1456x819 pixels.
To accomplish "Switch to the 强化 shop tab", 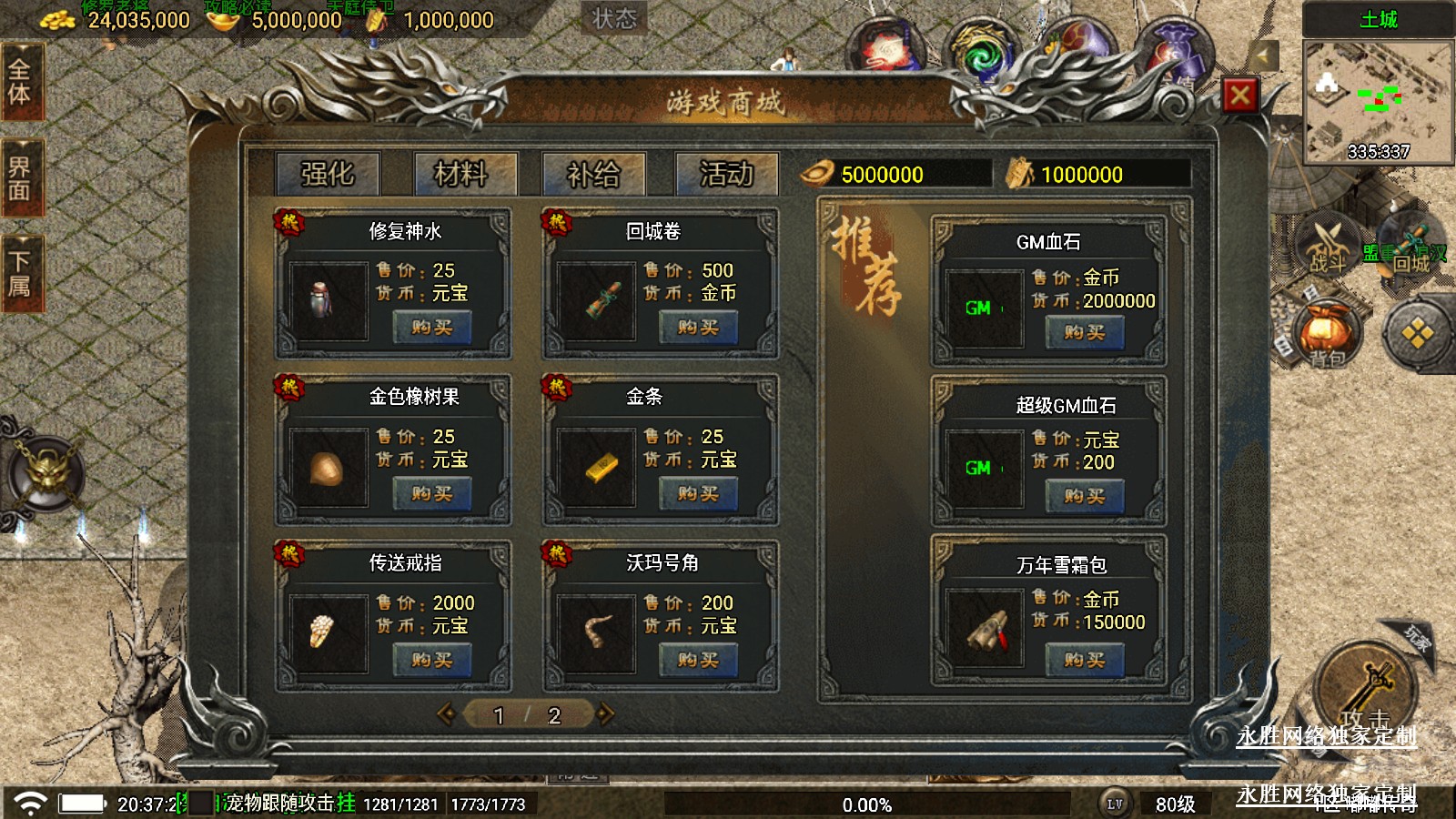I will click(328, 173).
